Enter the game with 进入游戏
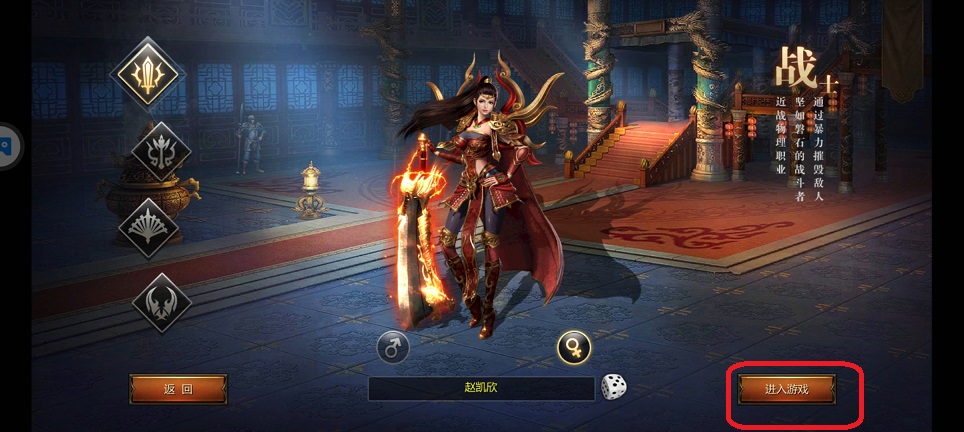 (786, 388)
